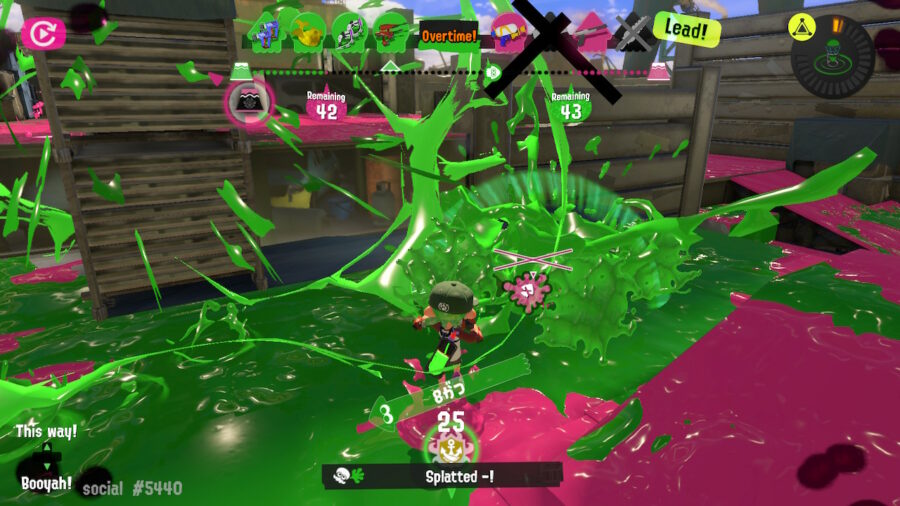Select the pink enemy icon with yellow weapon

click(x=508, y=35)
